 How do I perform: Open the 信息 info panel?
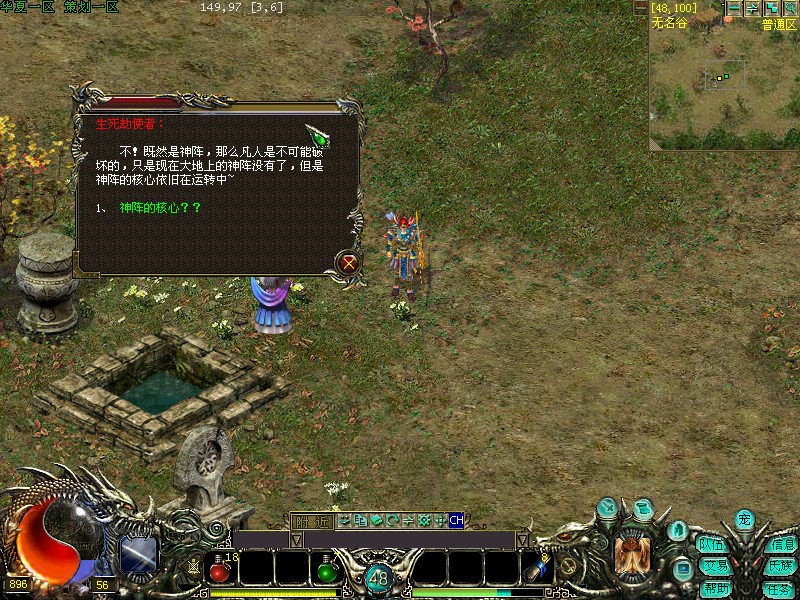click(782, 545)
